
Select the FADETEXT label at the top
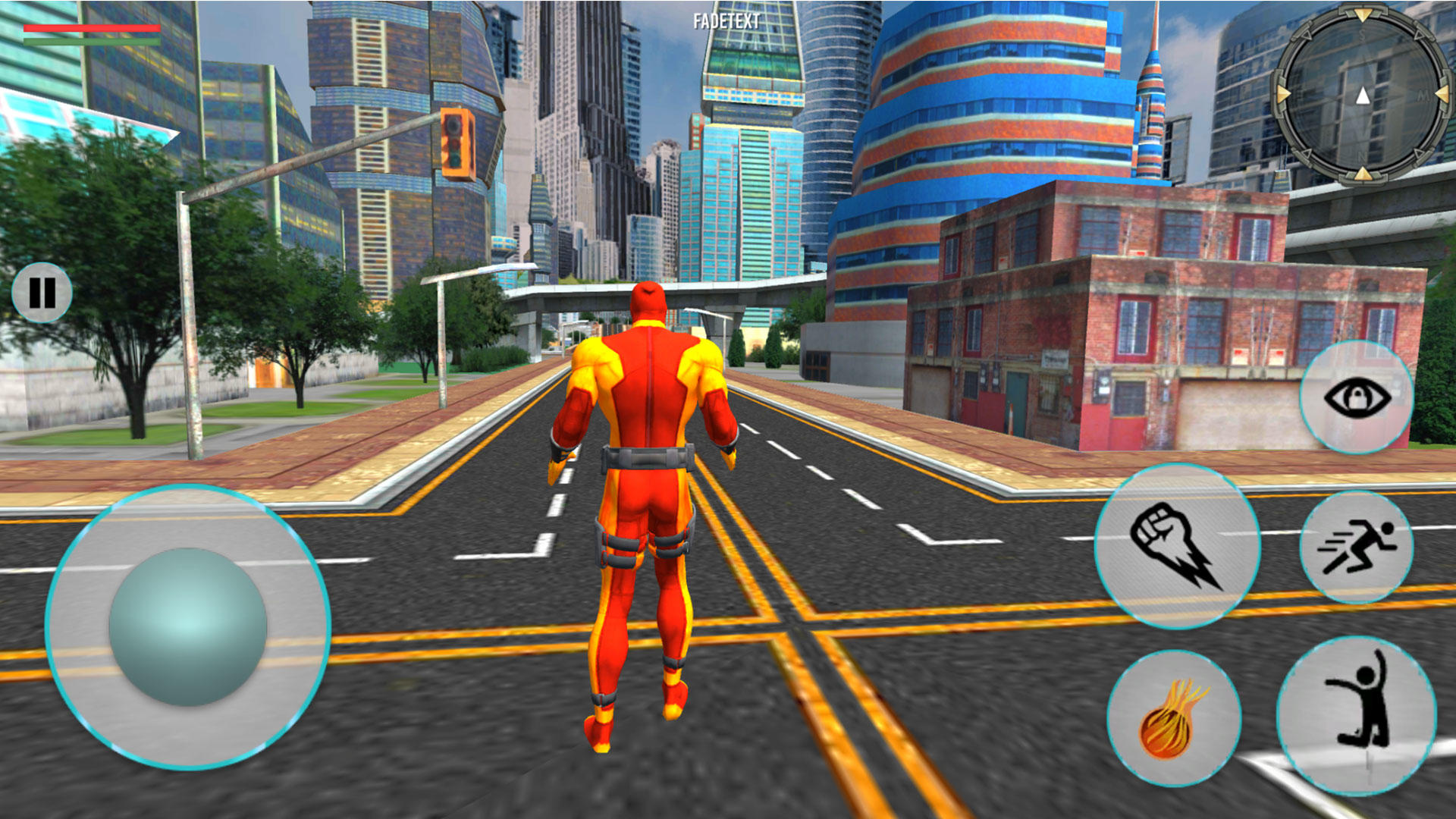point(726,19)
